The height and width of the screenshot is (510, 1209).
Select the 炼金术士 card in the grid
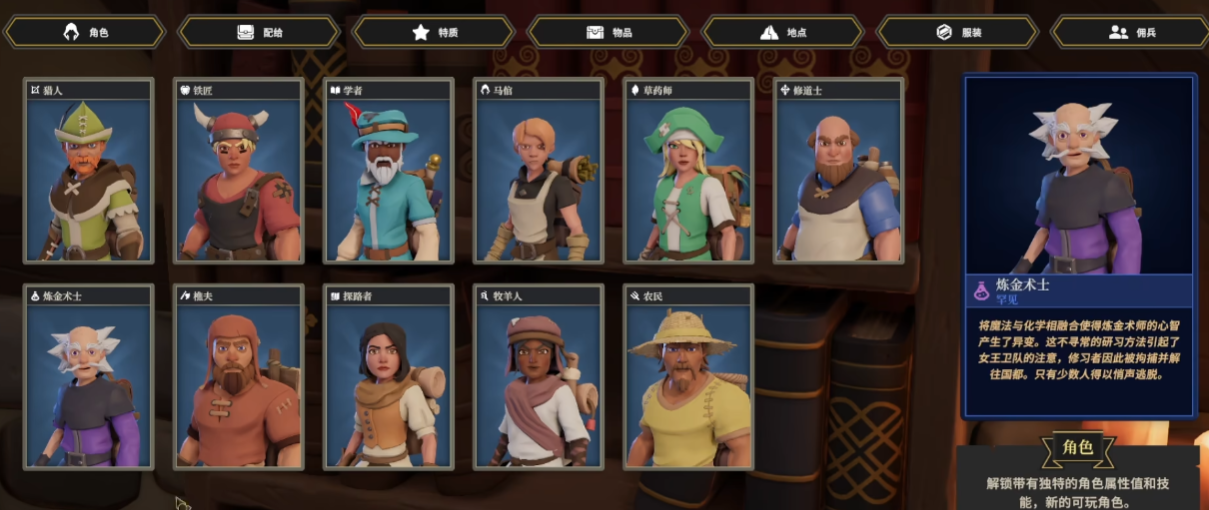pos(89,377)
